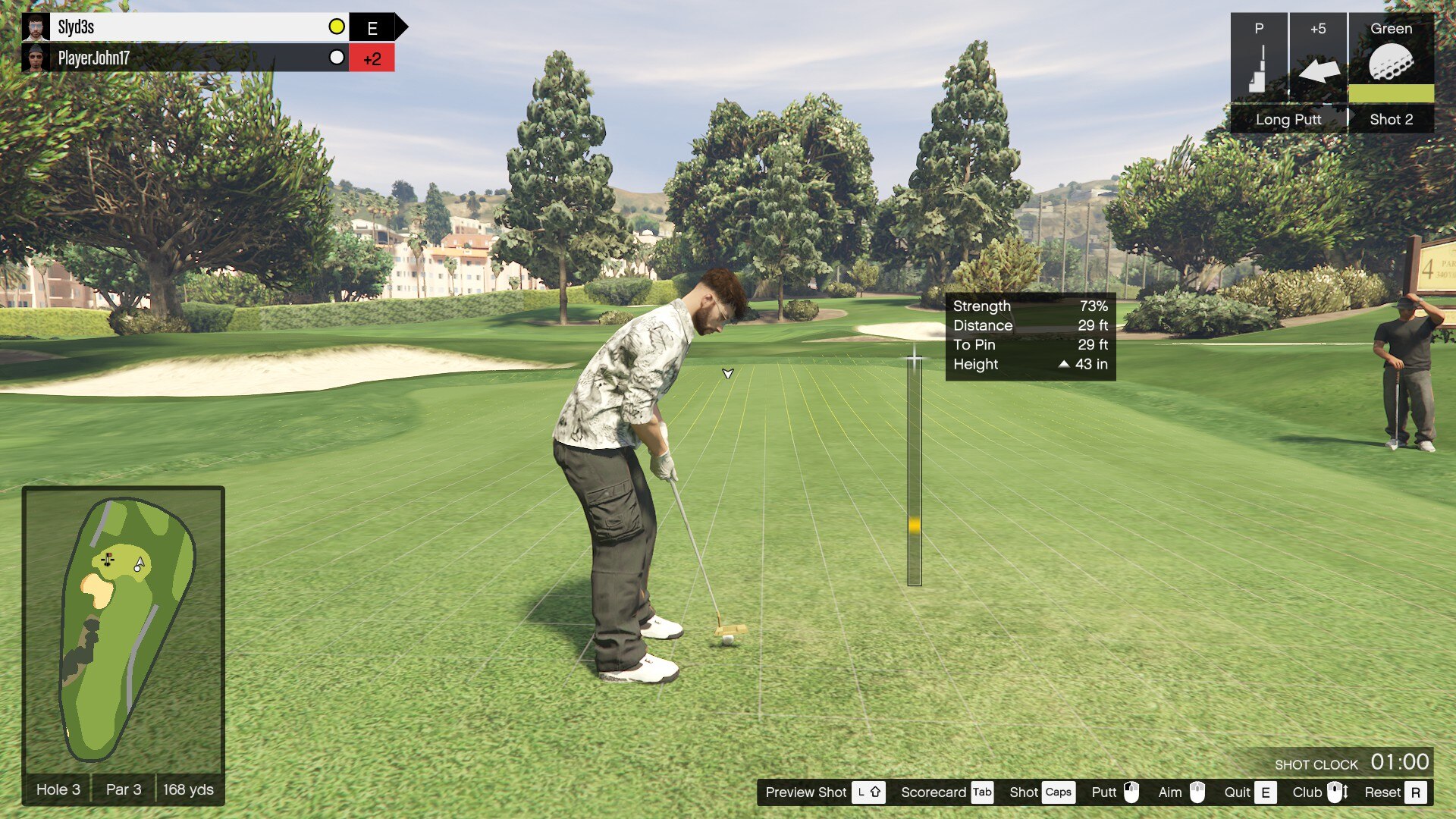Click the putter club icon
Screen dimensions: 1456x819
(1259, 68)
